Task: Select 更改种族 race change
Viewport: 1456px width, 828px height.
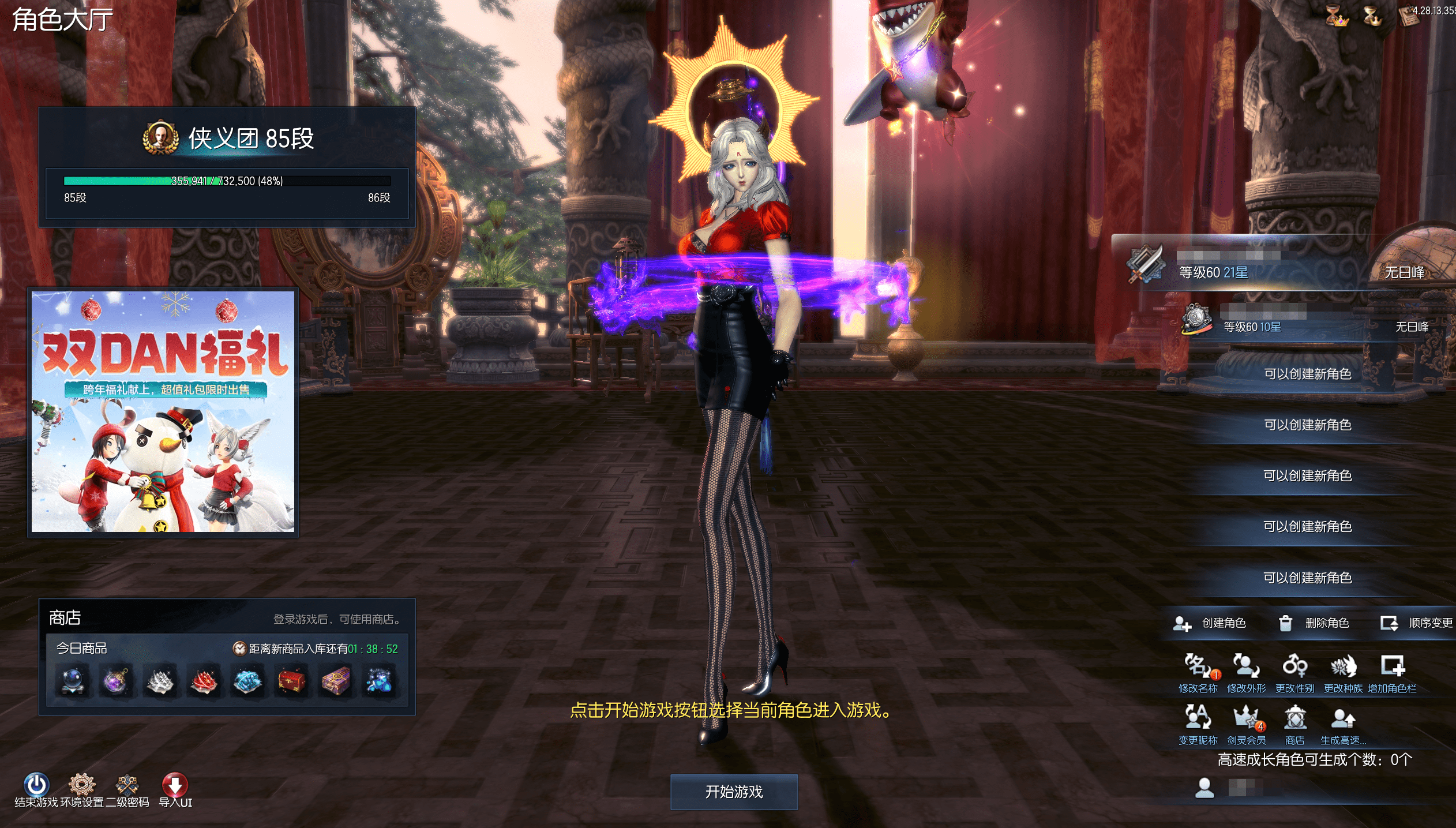Action: (x=1343, y=667)
